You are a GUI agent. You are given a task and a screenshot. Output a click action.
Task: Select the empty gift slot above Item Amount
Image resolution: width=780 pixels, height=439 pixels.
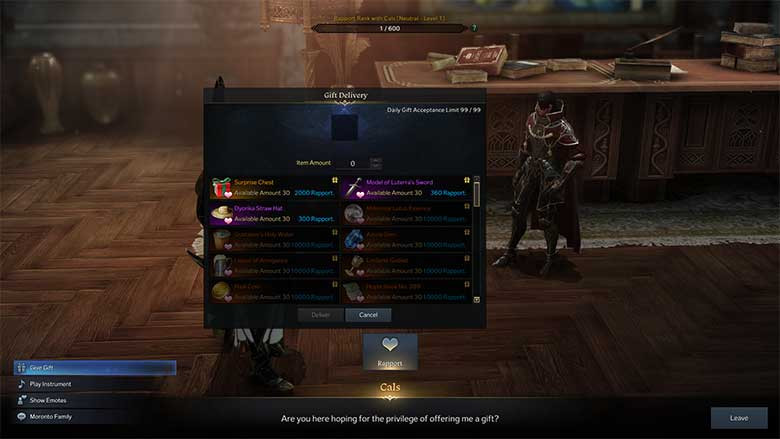pos(345,127)
